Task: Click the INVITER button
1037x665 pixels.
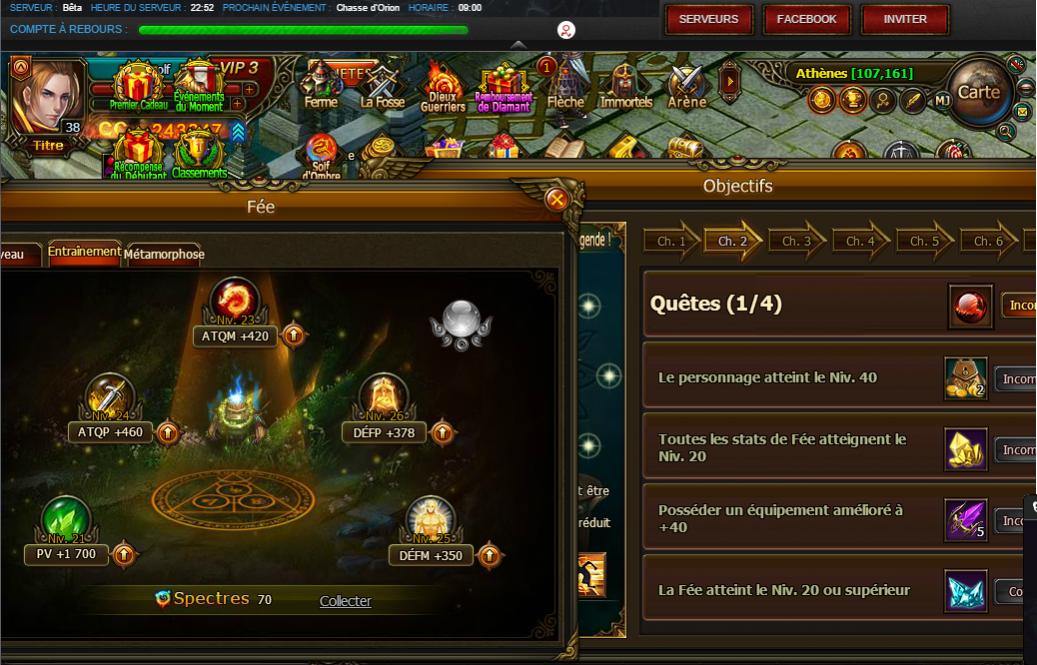Action: [x=904, y=20]
